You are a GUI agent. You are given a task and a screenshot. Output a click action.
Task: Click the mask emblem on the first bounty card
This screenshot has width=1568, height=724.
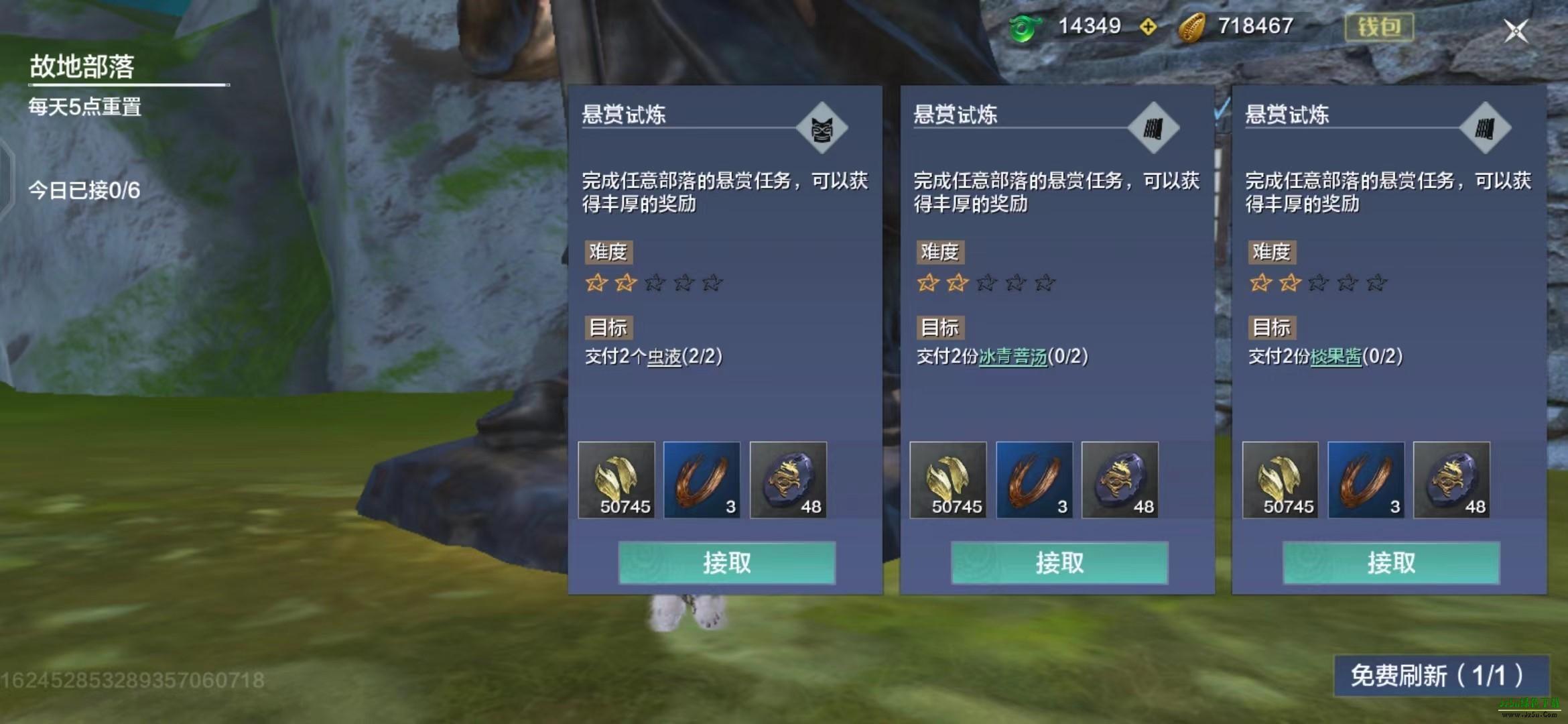point(823,128)
